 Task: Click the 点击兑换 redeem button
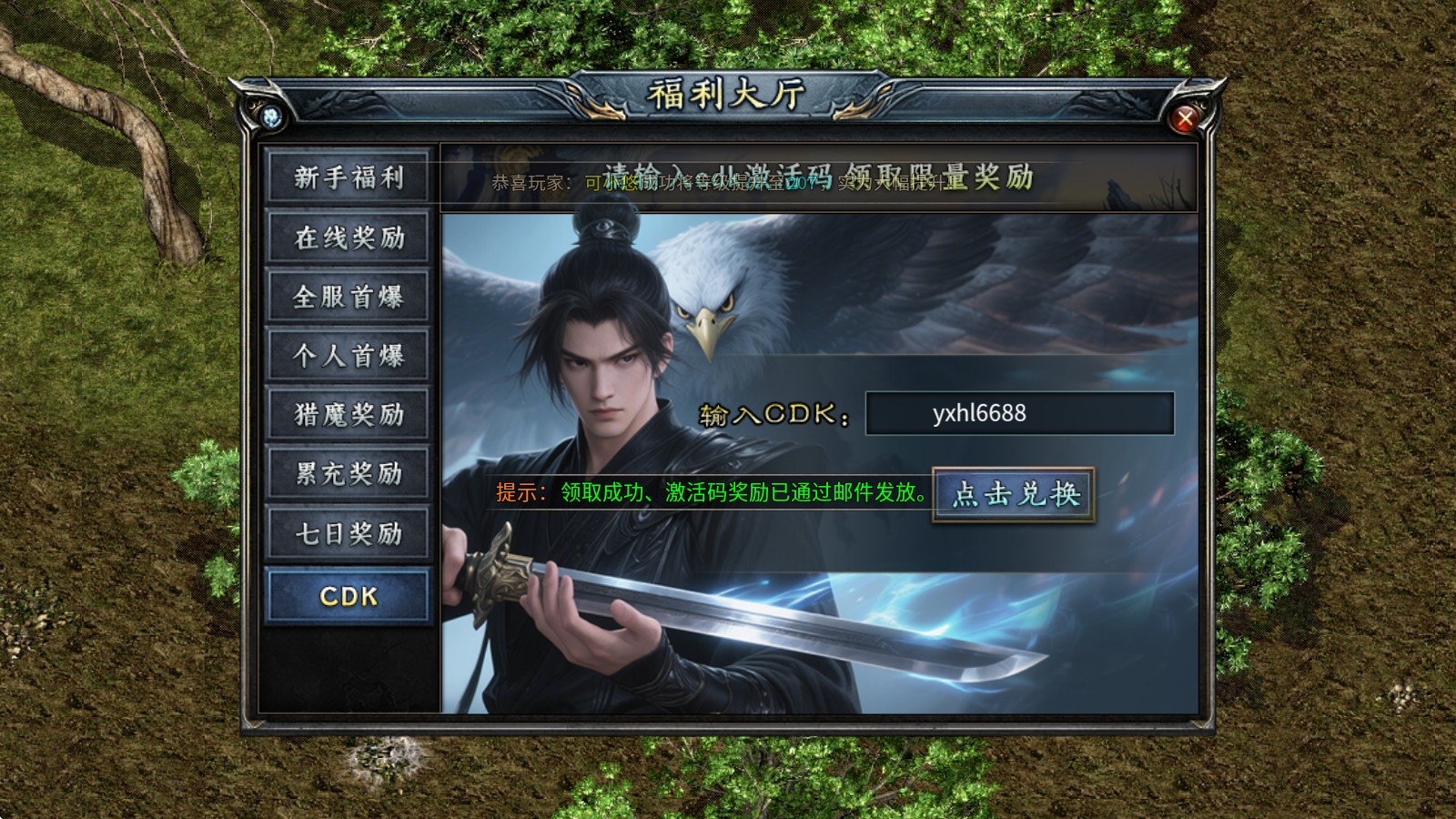[1014, 494]
